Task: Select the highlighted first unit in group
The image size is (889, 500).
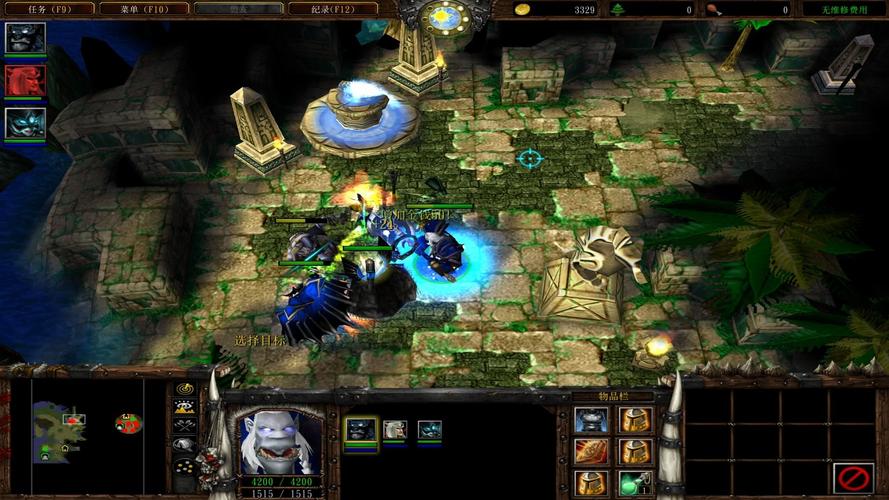Action: (361, 430)
